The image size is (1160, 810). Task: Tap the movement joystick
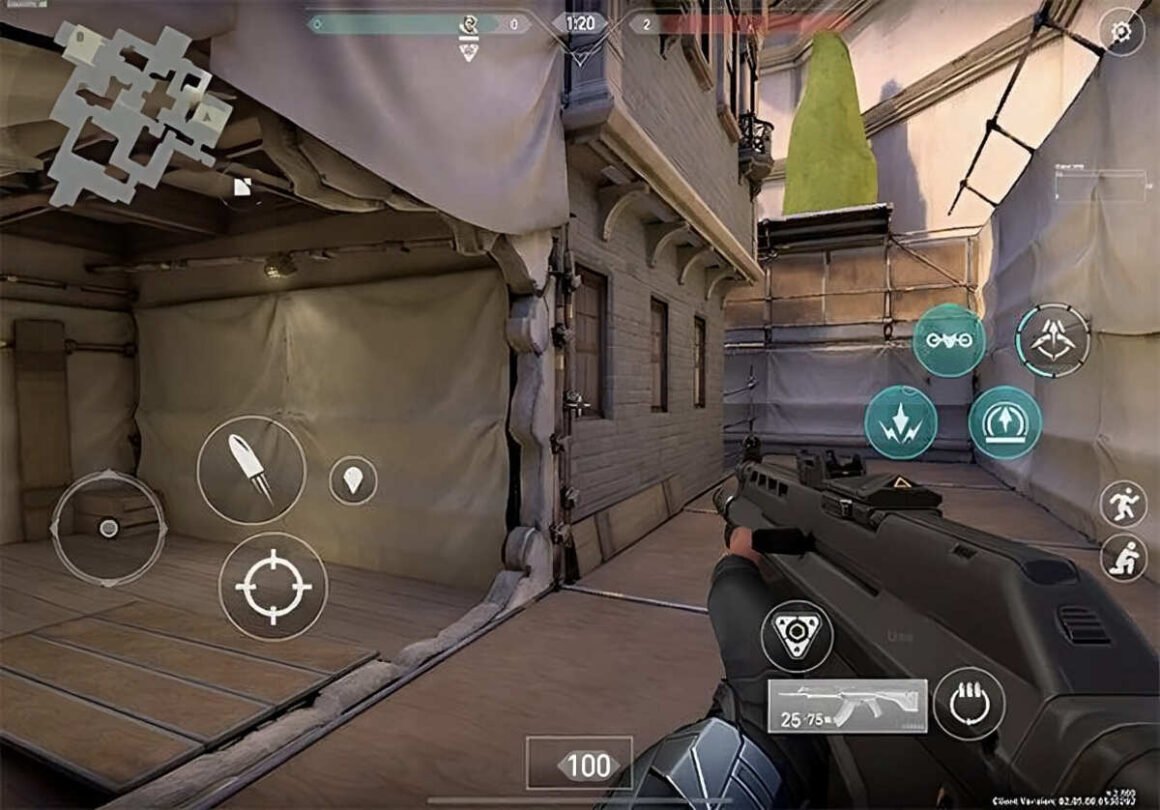click(x=108, y=527)
